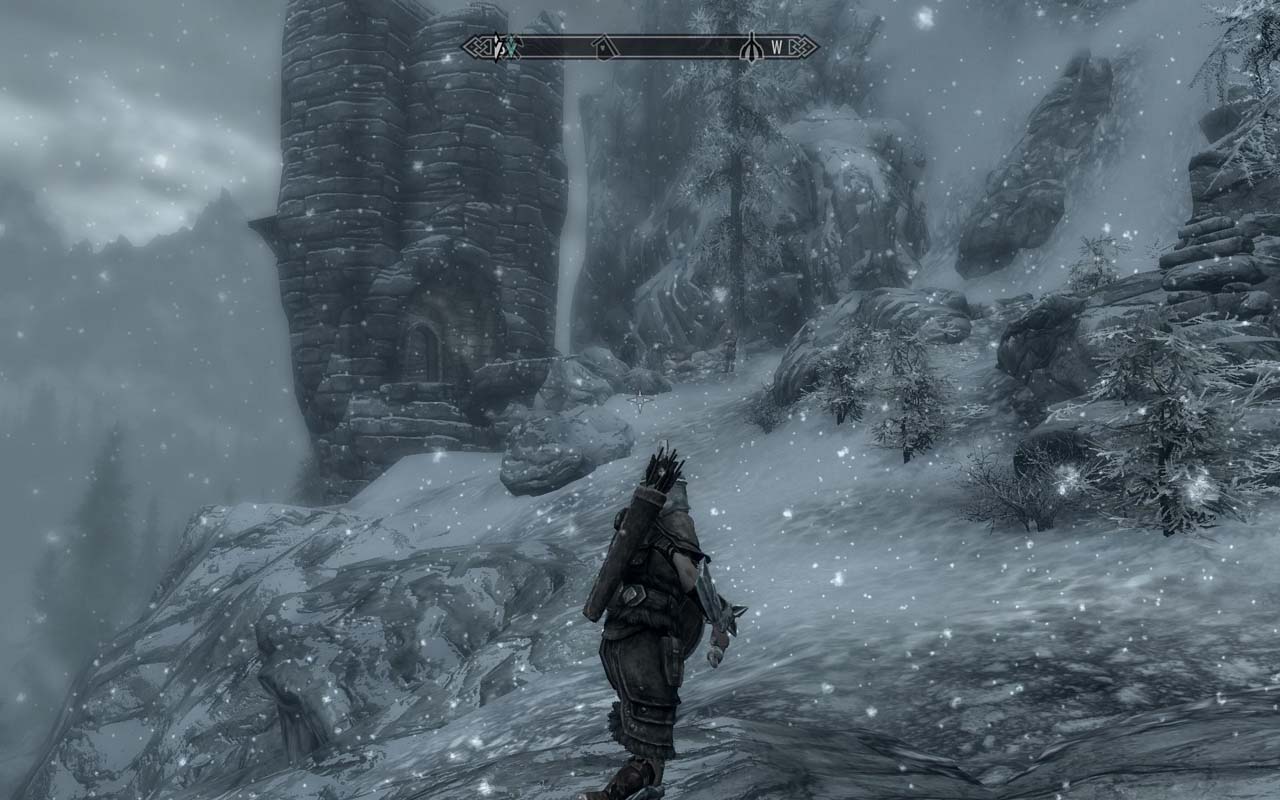The image size is (1280, 800).
Task: Select the West direction letter on the compass
Action: [777, 45]
